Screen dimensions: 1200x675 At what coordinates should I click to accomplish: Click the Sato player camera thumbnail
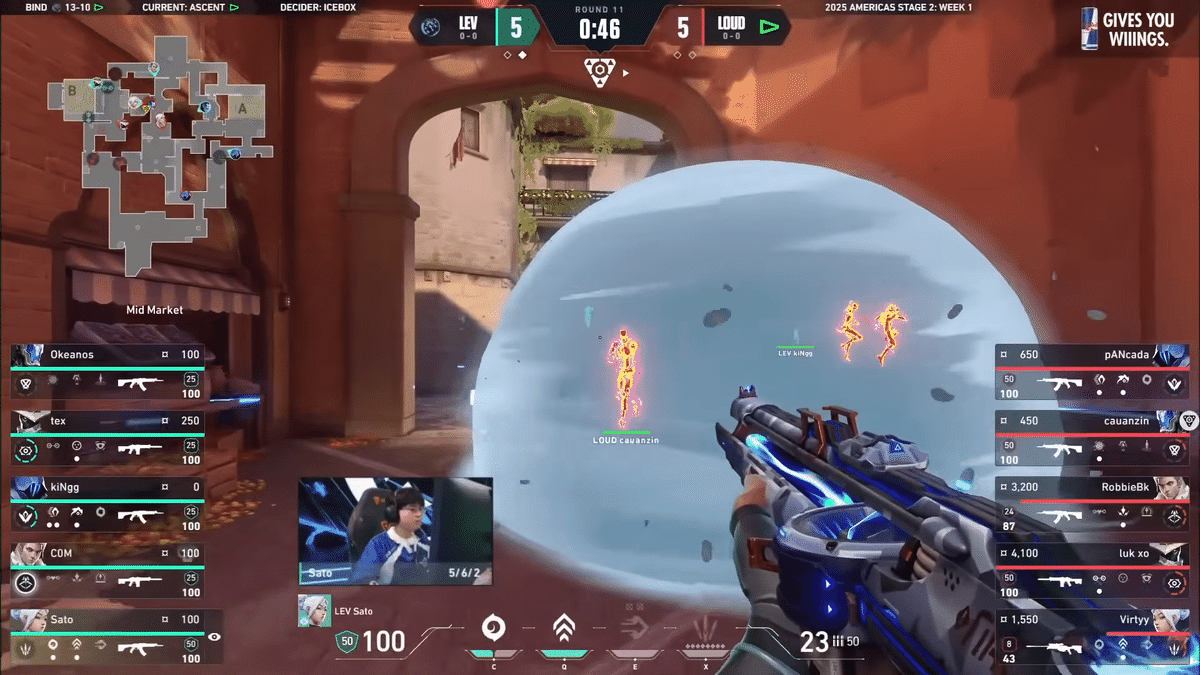395,530
